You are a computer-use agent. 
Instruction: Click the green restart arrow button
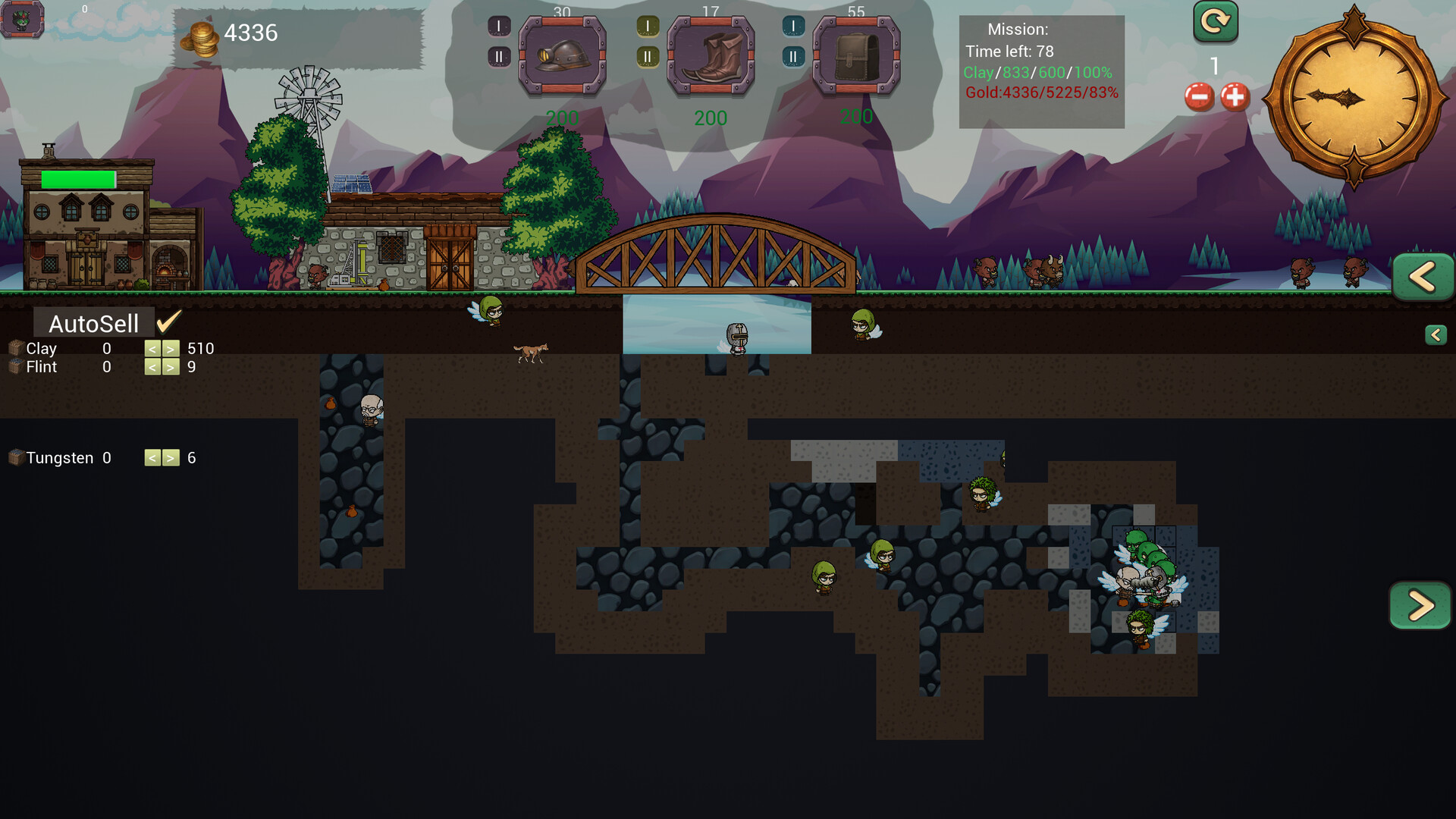point(1215,21)
